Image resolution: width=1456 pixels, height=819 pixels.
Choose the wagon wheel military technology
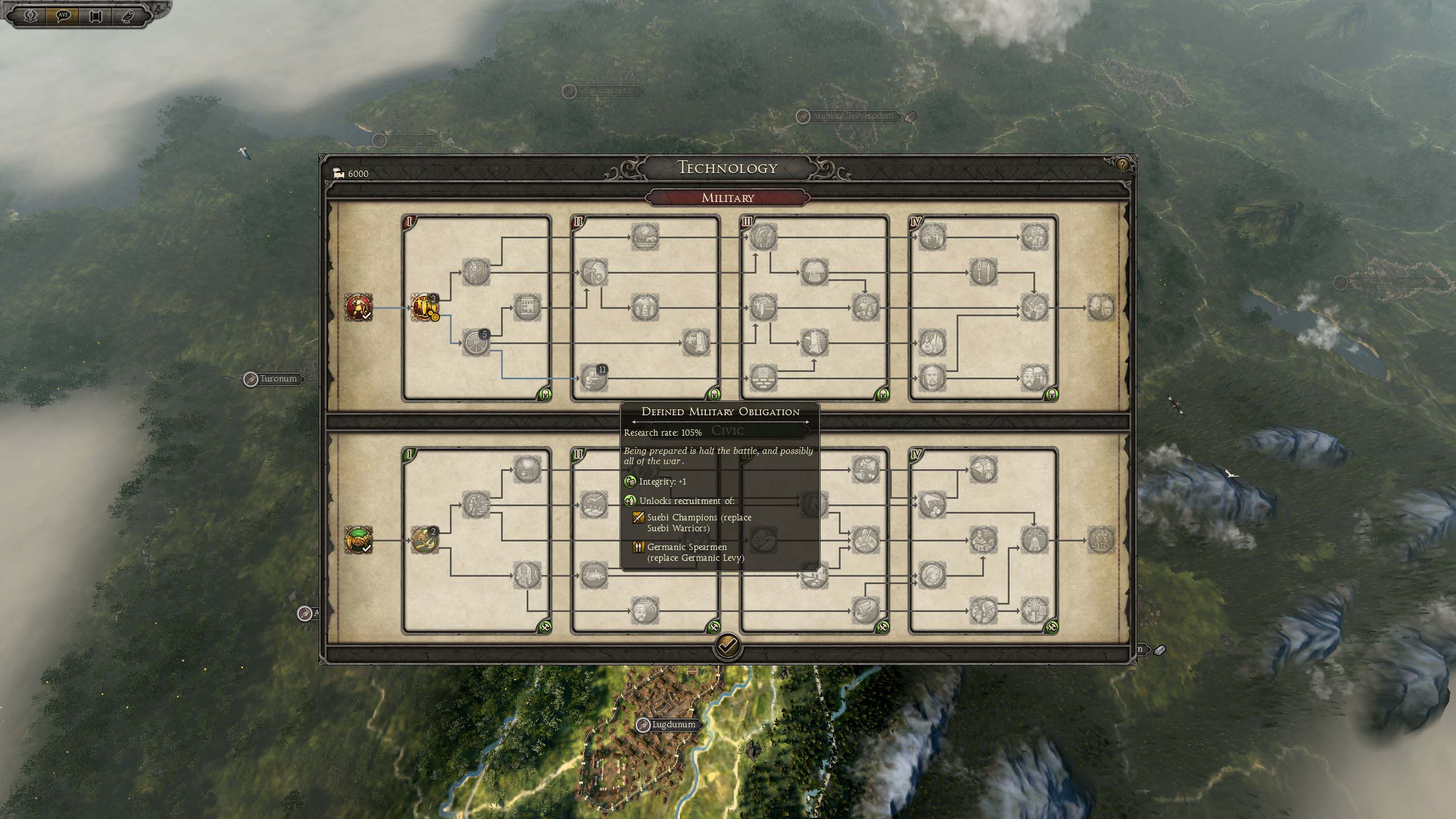(x=475, y=342)
